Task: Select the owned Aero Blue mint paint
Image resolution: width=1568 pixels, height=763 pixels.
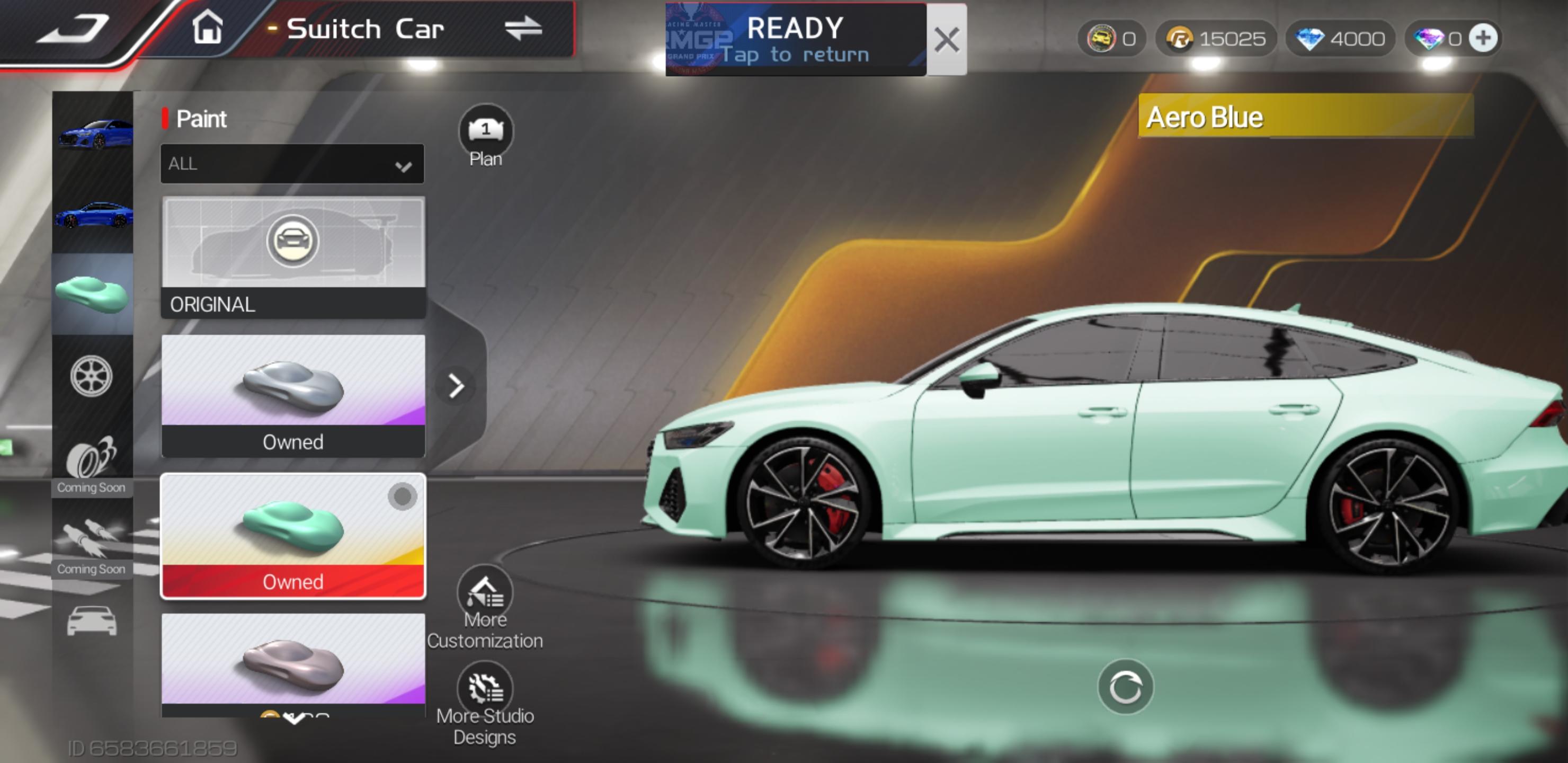Action: (x=293, y=536)
